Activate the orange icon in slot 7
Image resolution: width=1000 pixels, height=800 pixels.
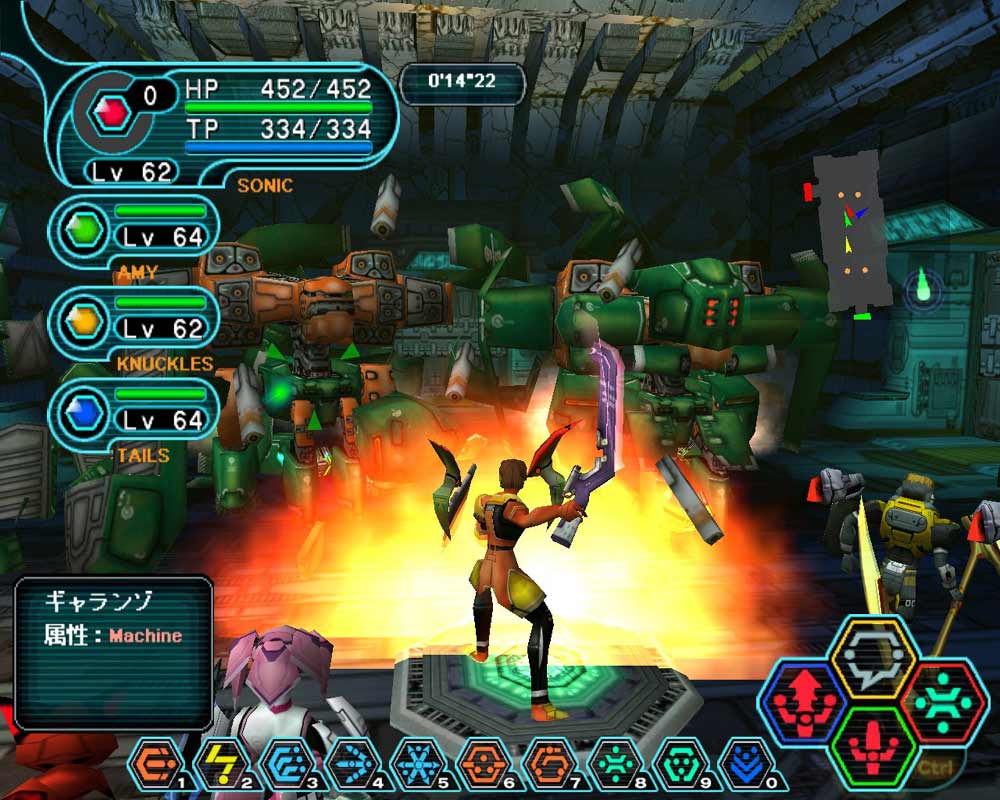click(x=546, y=765)
